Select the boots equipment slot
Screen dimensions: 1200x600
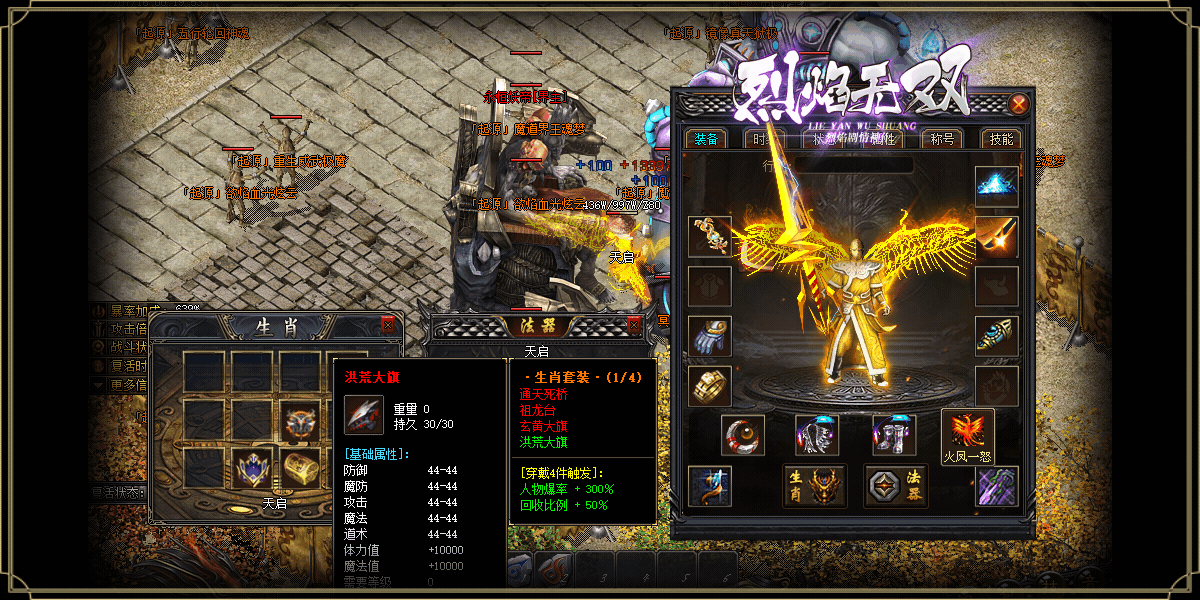tap(893, 435)
